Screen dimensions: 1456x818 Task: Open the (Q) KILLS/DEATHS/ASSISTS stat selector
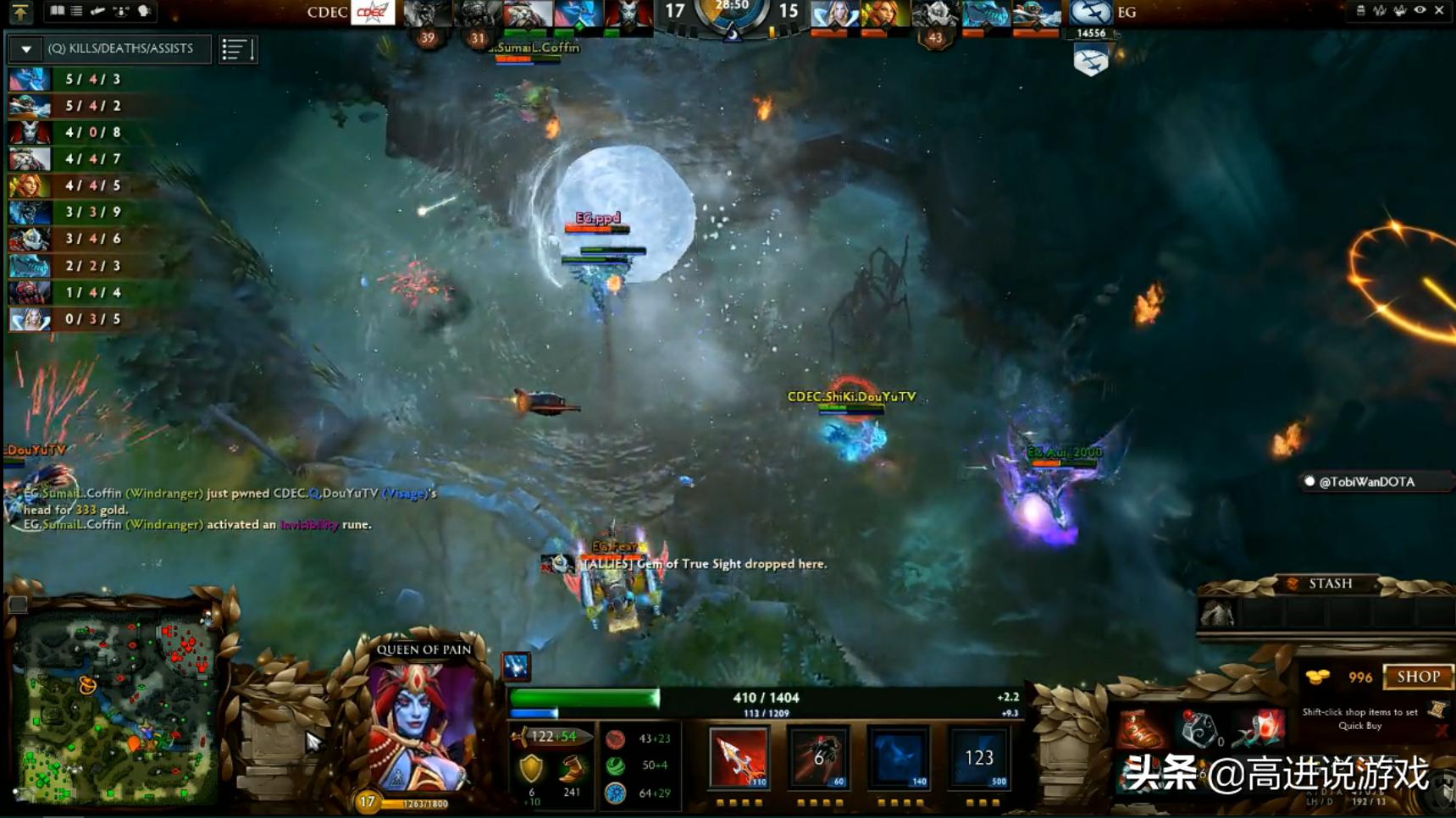click(123, 49)
